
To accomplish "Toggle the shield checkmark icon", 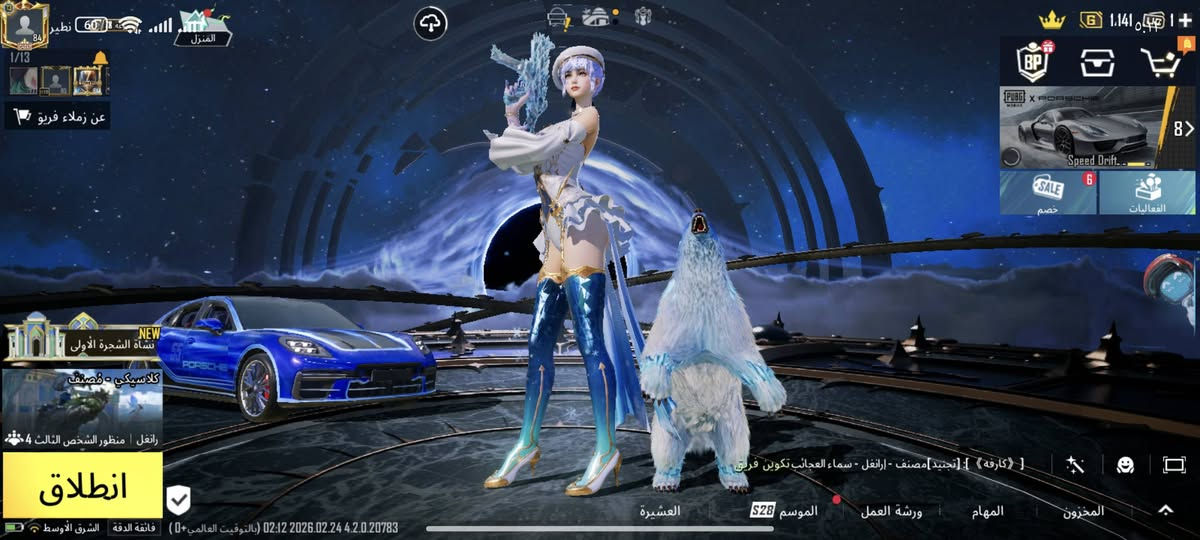I will [x=178, y=498].
